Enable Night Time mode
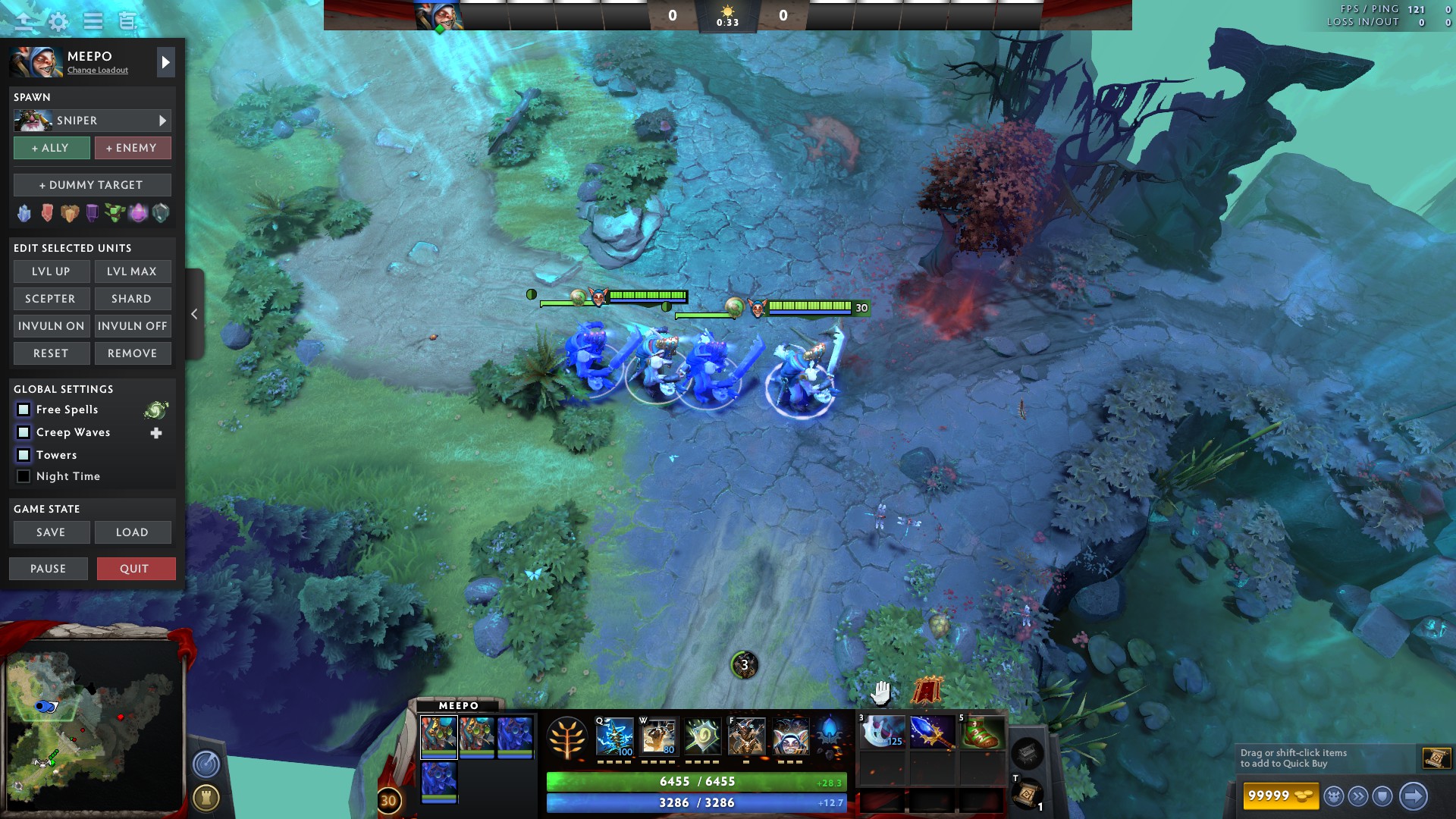Viewport: 1456px width, 819px height. pos(24,476)
